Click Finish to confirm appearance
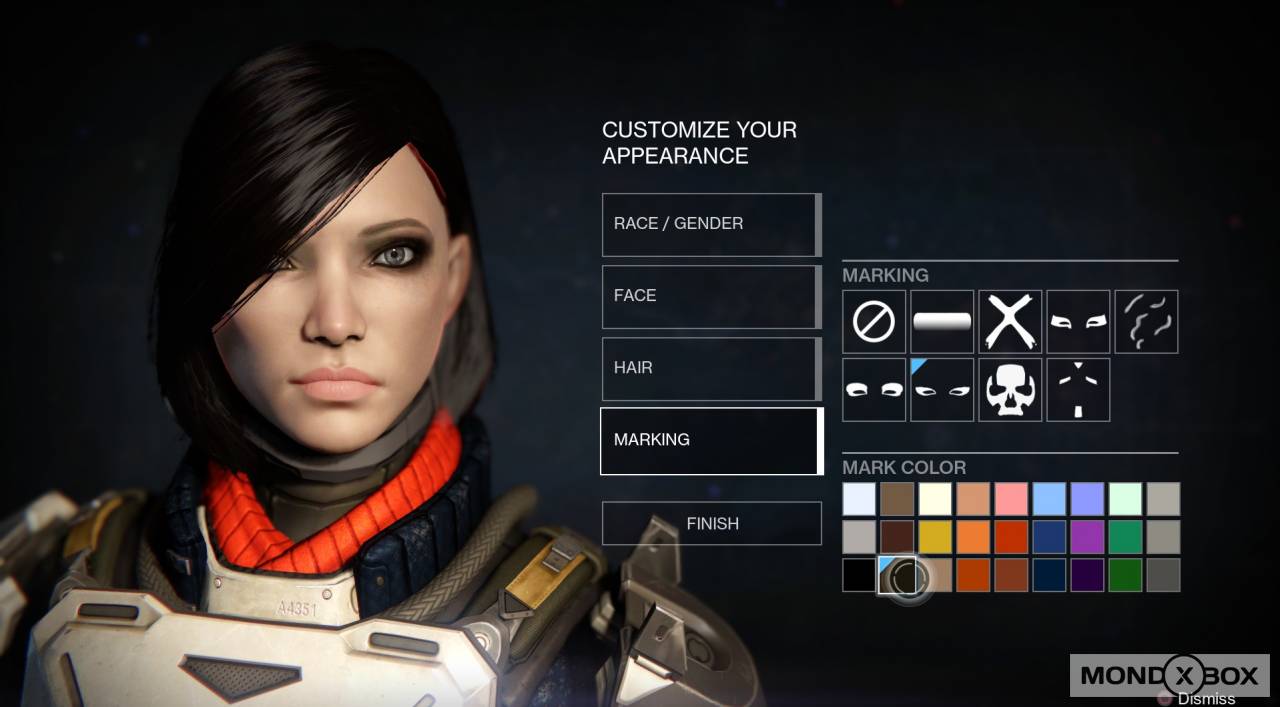The width and height of the screenshot is (1280, 707). tap(712, 523)
